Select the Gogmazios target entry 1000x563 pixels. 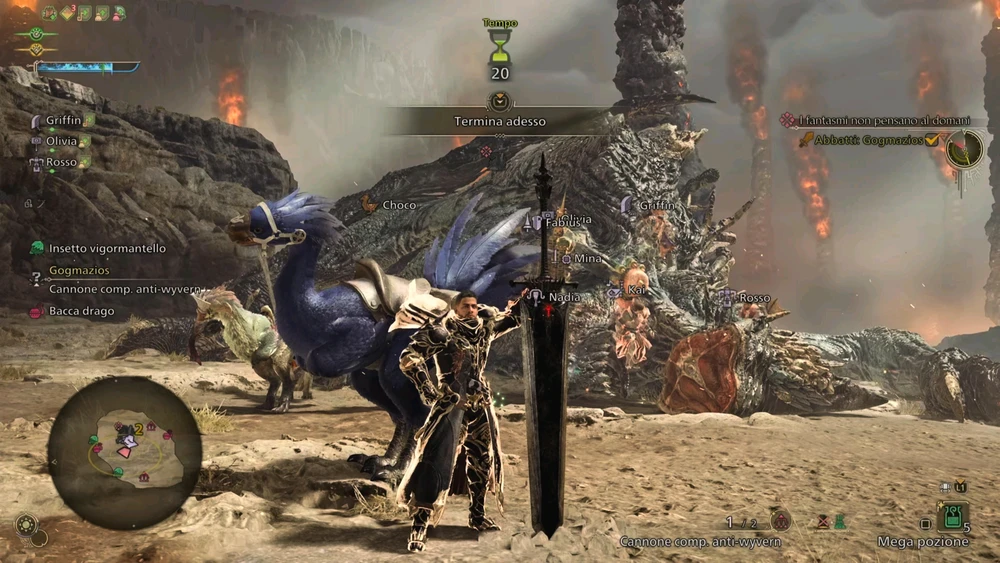tap(78, 270)
